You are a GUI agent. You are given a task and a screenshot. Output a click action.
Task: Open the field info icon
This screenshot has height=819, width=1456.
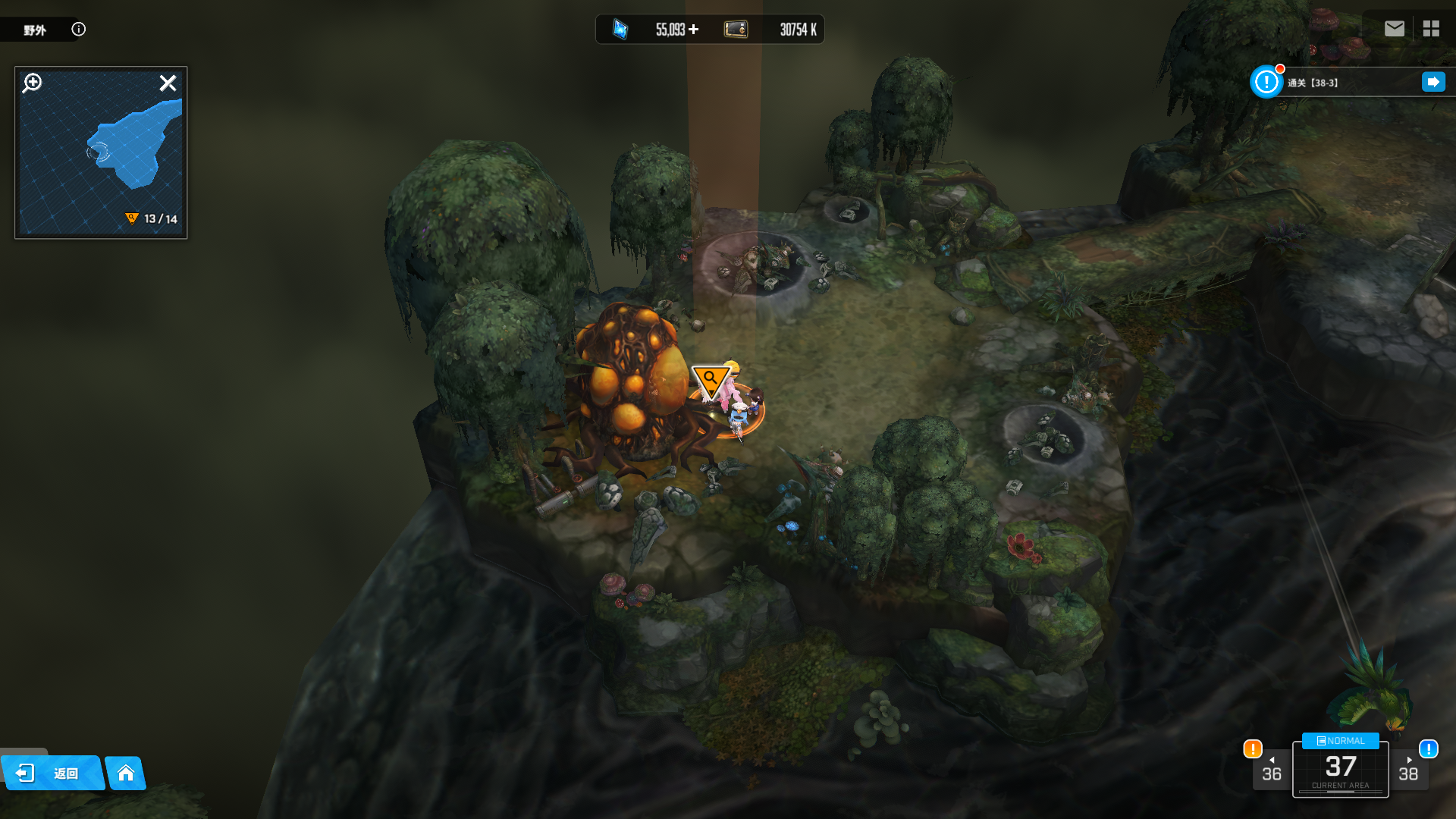(79, 30)
